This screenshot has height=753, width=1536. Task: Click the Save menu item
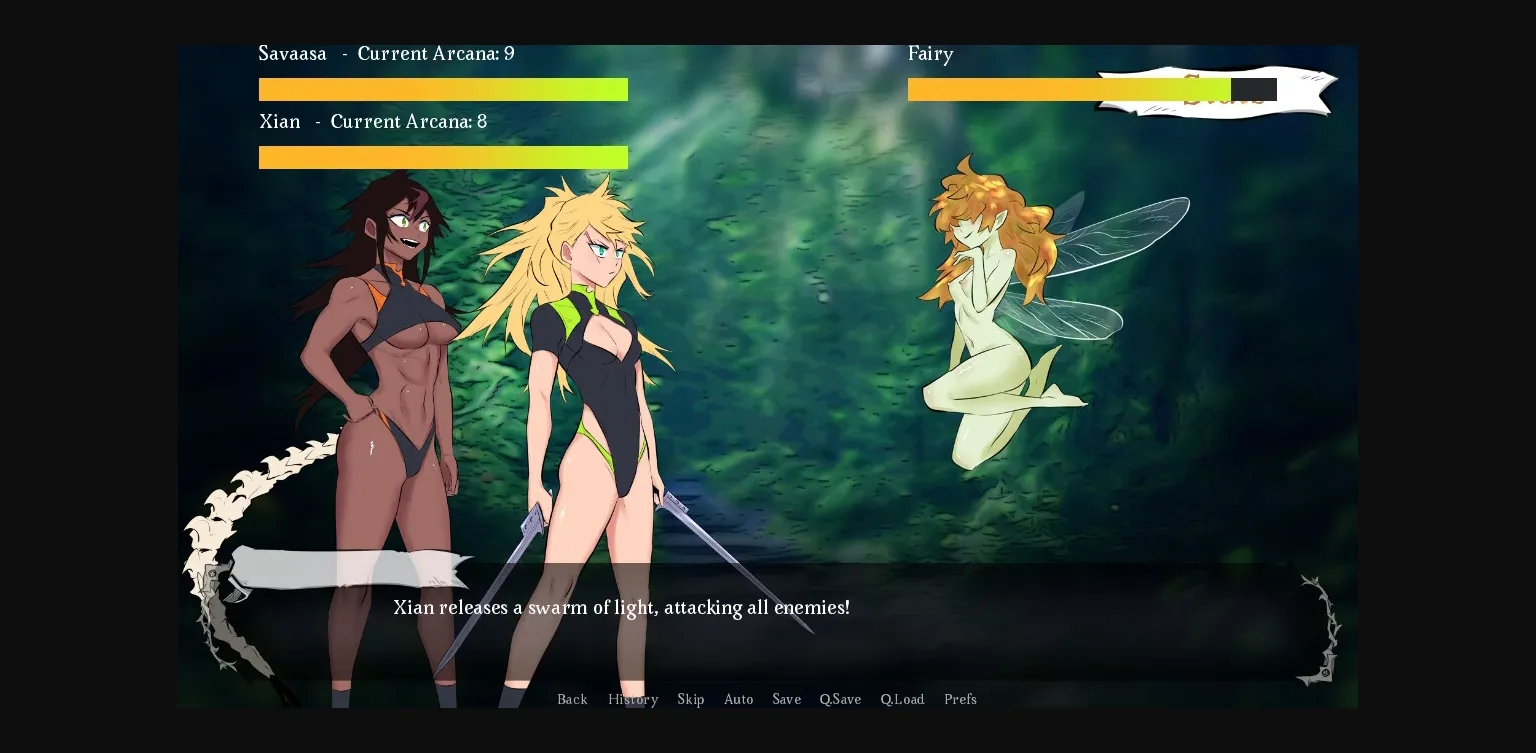(x=786, y=699)
